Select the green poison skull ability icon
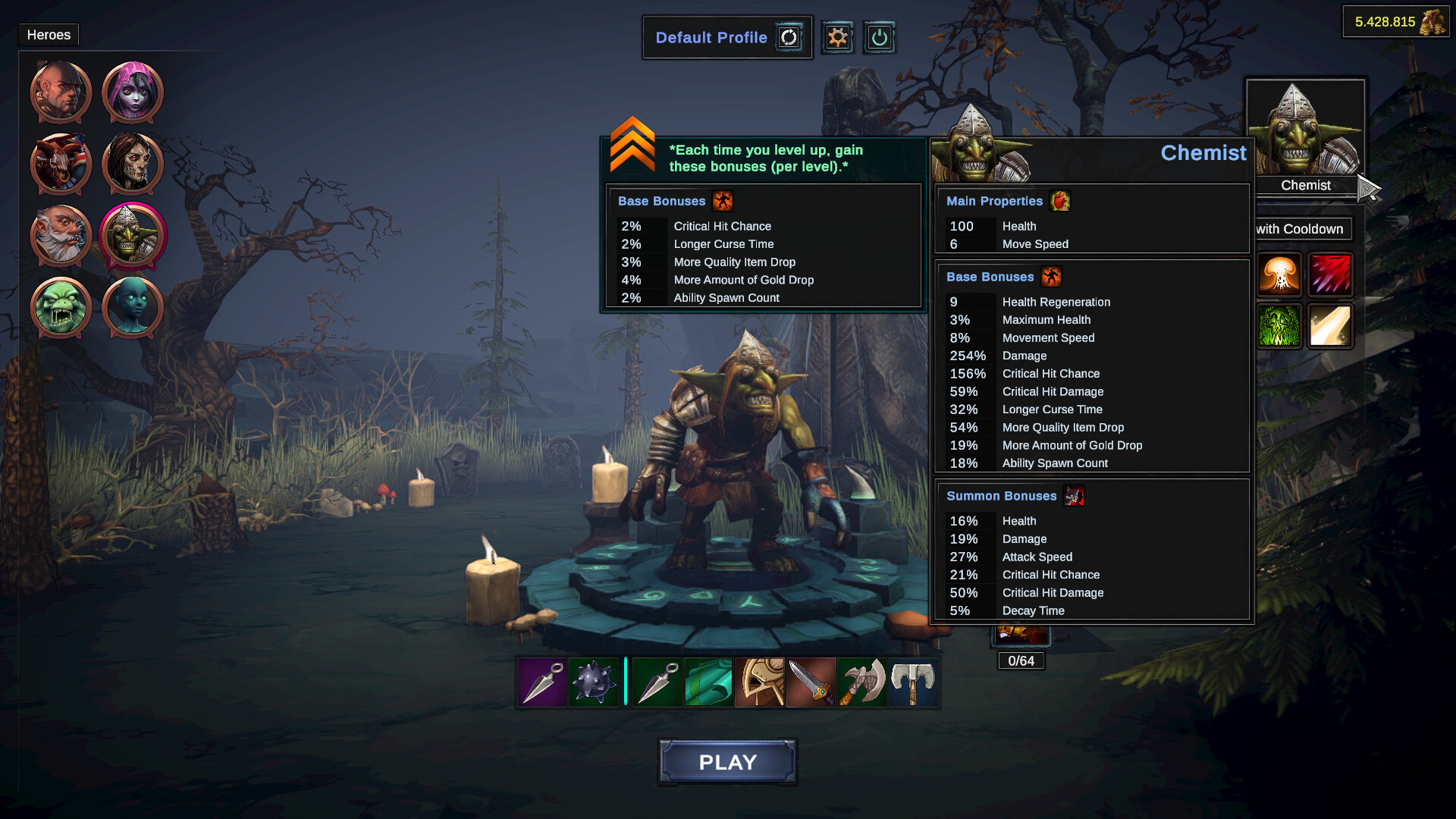Image resolution: width=1456 pixels, height=819 pixels. point(1279,326)
